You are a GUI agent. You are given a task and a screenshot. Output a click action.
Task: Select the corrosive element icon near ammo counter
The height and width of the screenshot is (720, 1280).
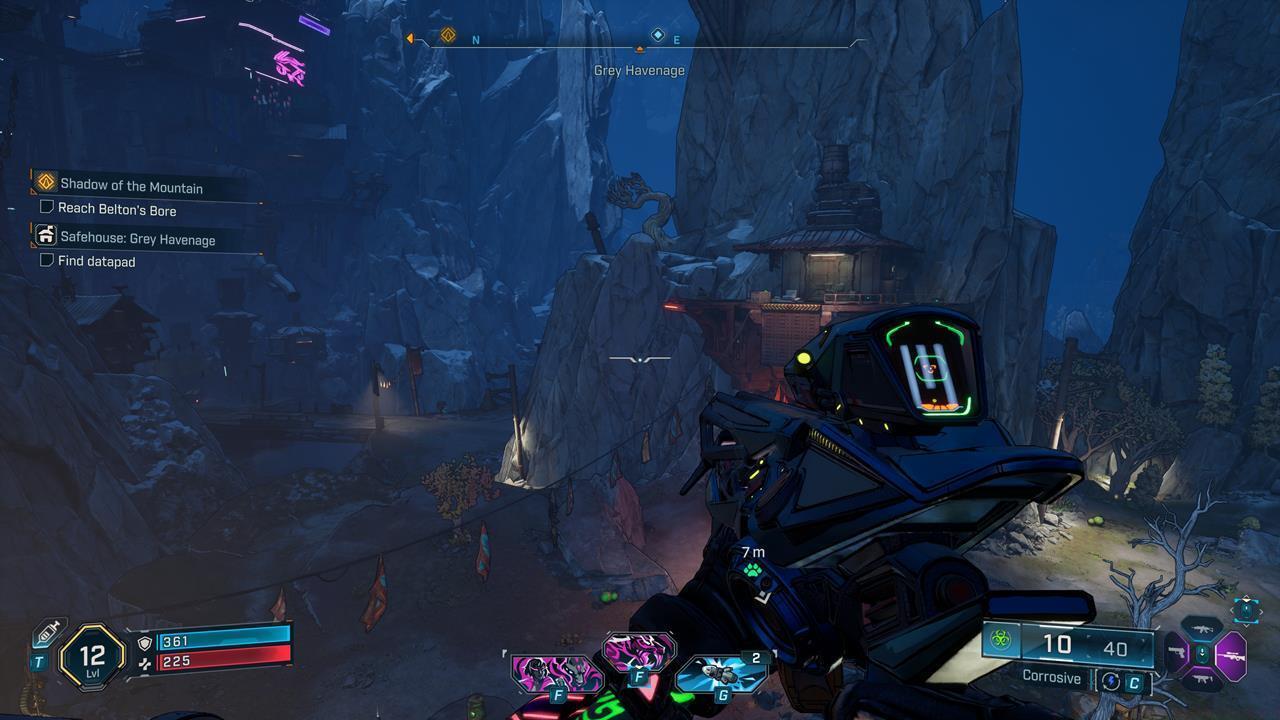click(x=999, y=639)
